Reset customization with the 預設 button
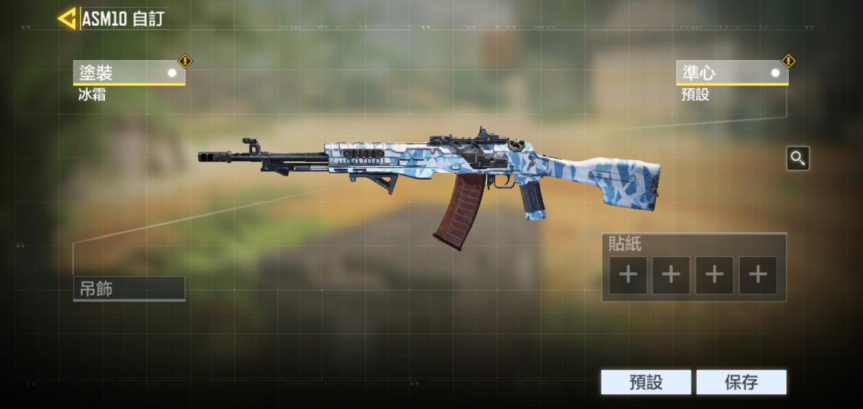This screenshot has width=863, height=409. 645,382
